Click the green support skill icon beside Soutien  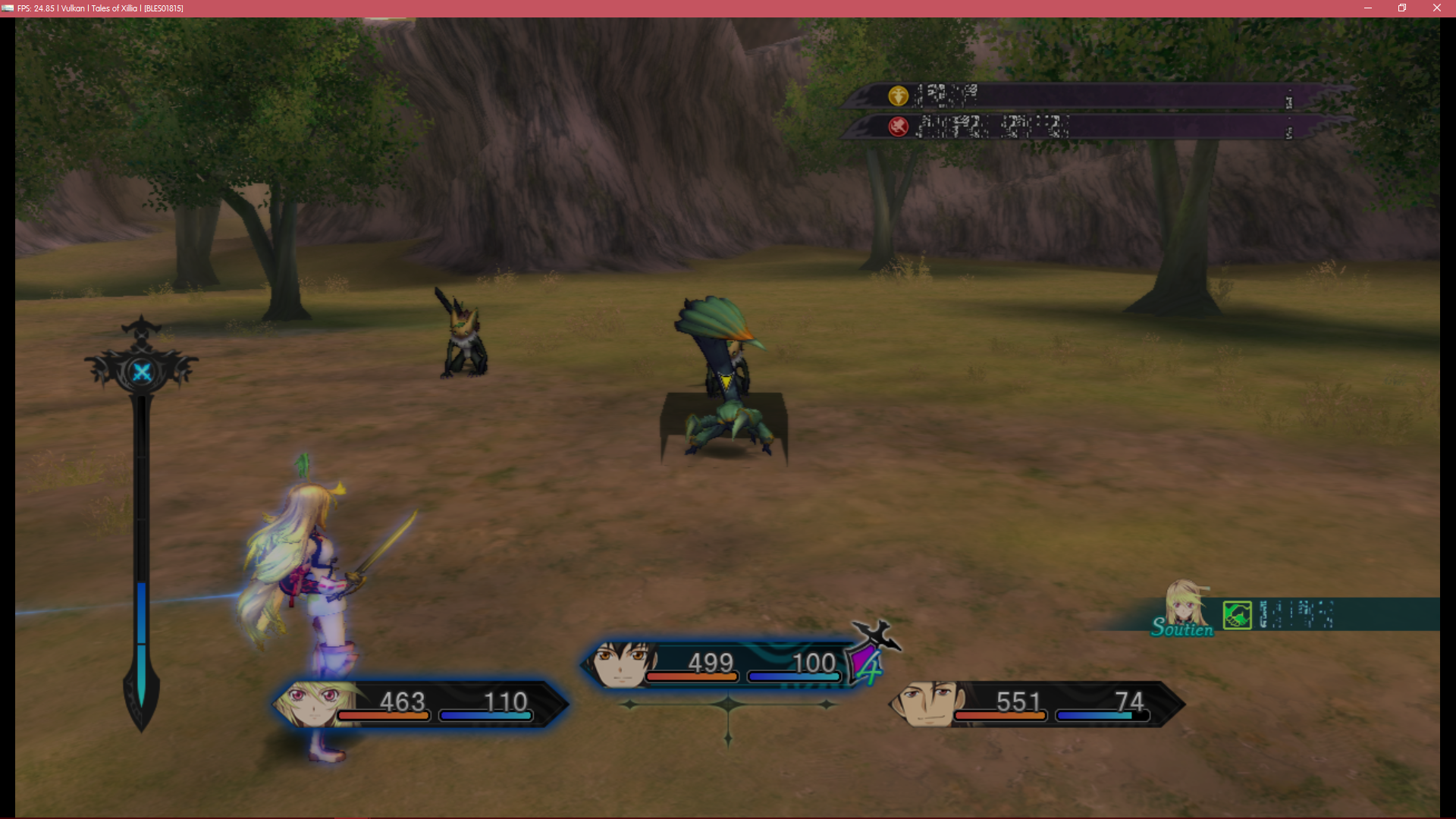click(x=1237, y=615)
